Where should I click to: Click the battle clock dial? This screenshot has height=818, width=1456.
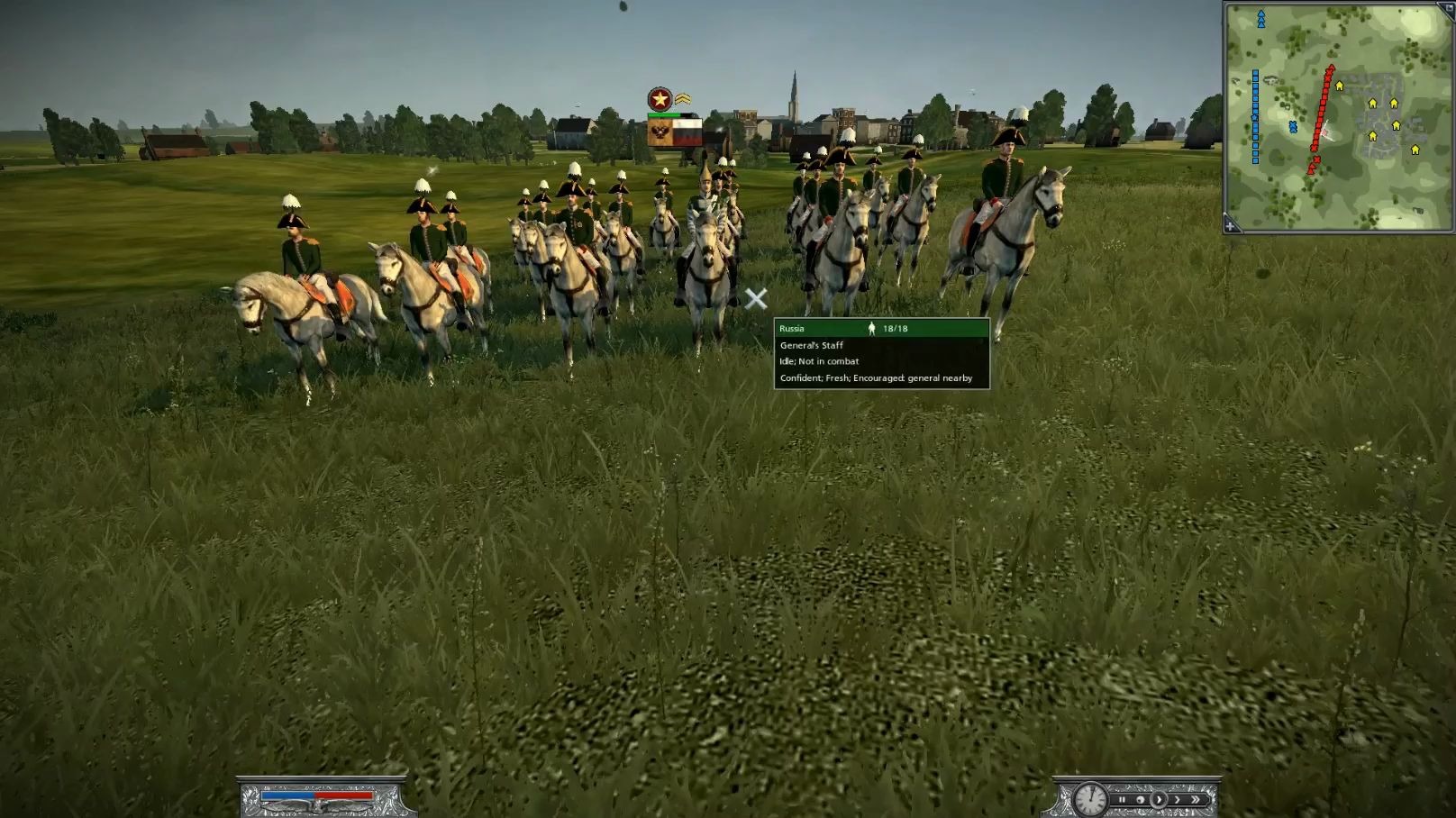coord(1090,798)
